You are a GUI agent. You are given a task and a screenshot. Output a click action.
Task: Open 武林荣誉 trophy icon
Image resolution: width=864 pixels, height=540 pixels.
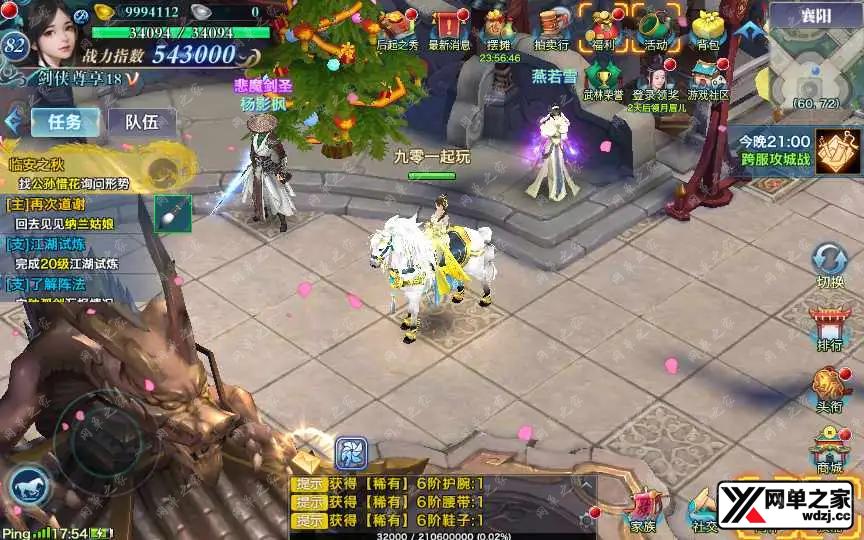[x=603, y=79]
